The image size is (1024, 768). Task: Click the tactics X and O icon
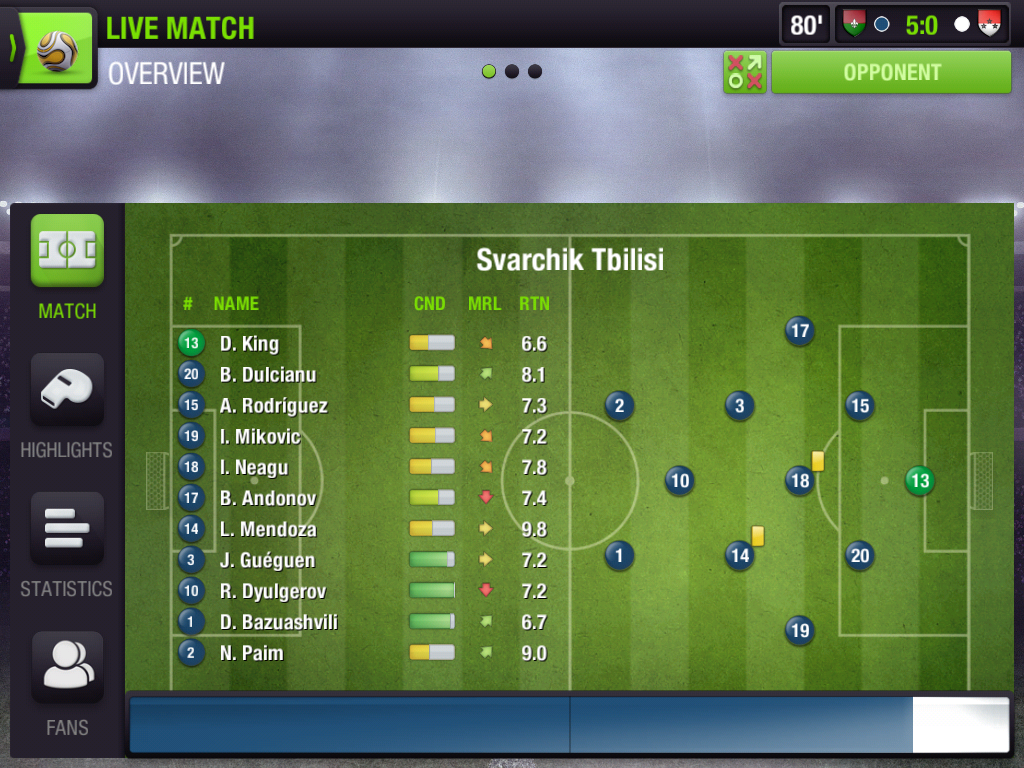coord(744,72)
